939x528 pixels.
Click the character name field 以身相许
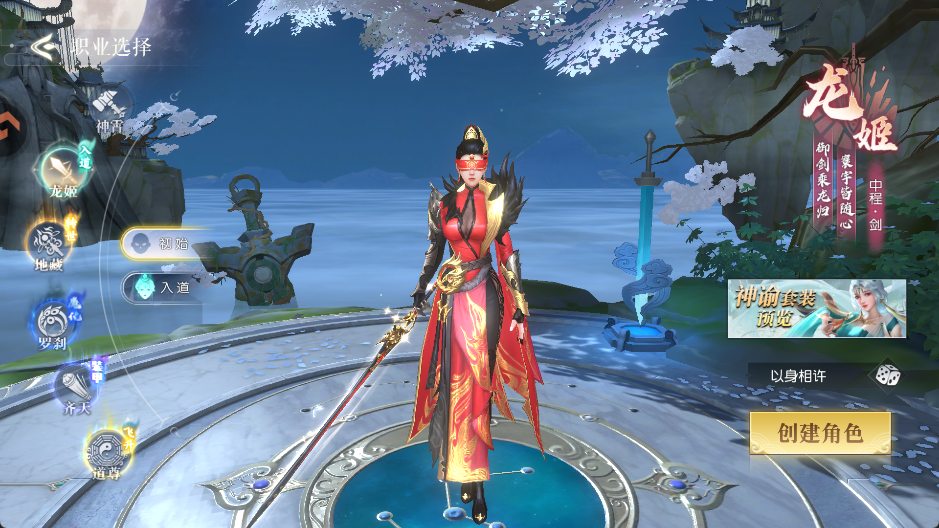coord(800,376)
